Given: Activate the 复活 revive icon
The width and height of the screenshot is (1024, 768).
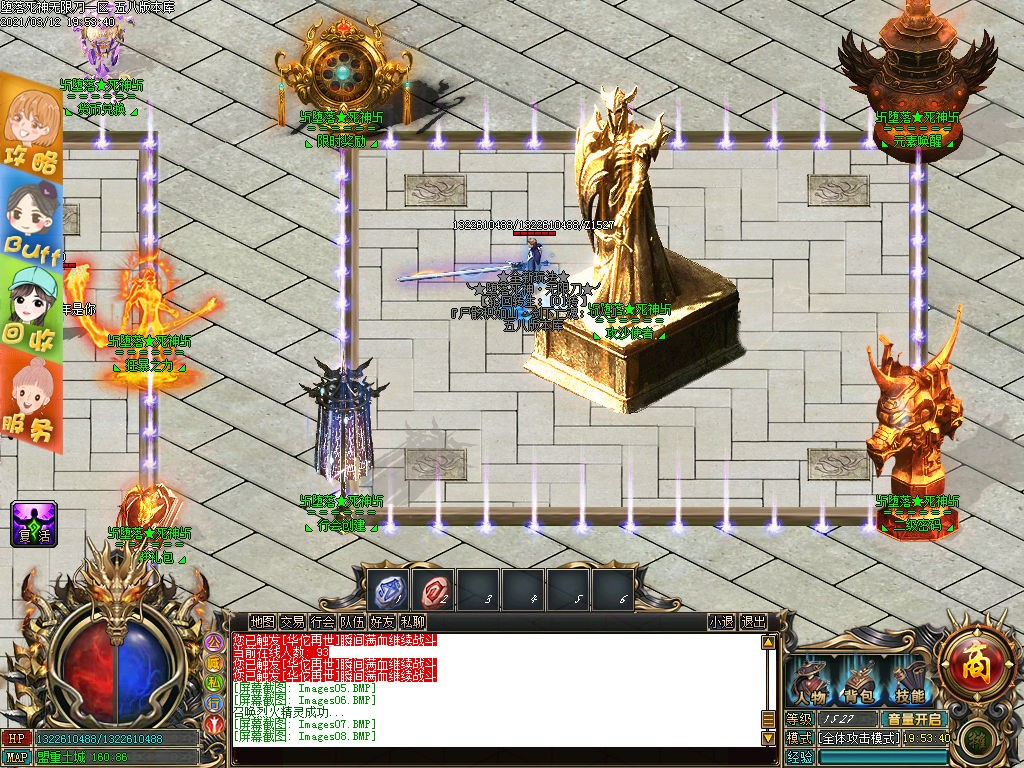Looking at the screenshot, I should 34,523.
